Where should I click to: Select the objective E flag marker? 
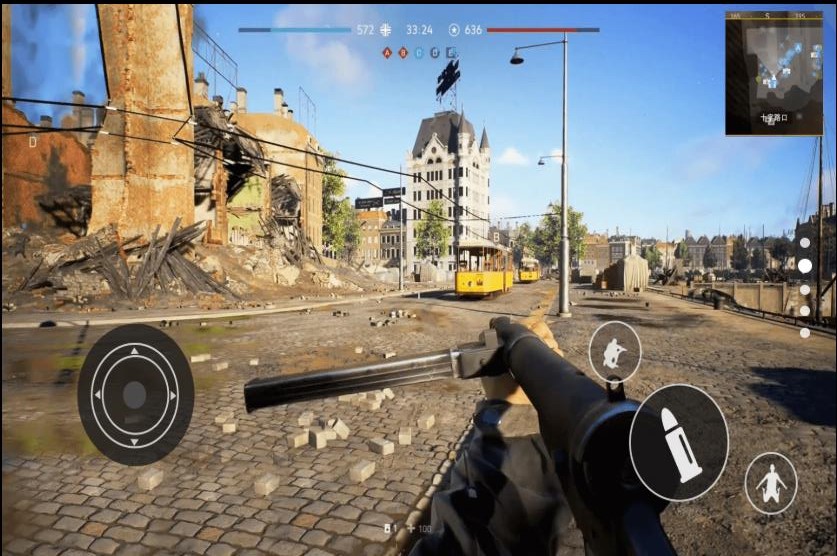[x=452, y=52]
